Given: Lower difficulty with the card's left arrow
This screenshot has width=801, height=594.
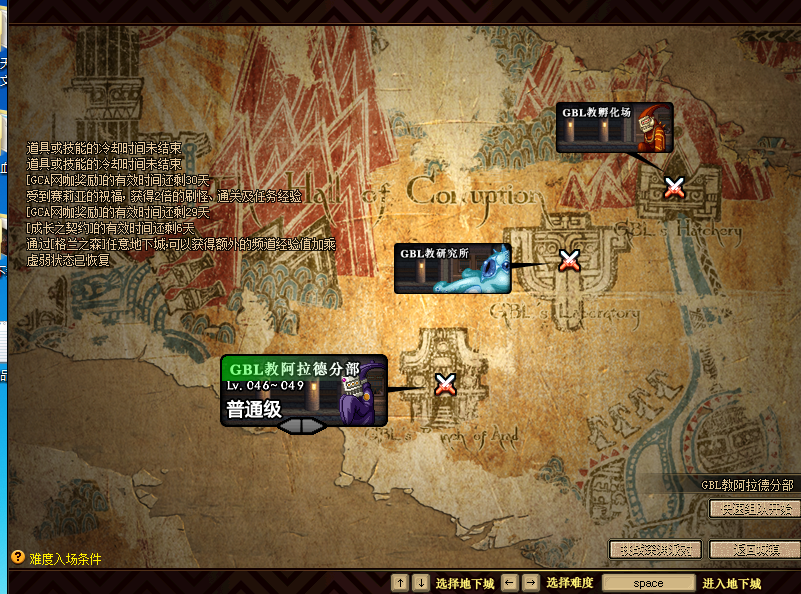Looking at the screenshot, I should pyautogui.click(x=289, y=427).
